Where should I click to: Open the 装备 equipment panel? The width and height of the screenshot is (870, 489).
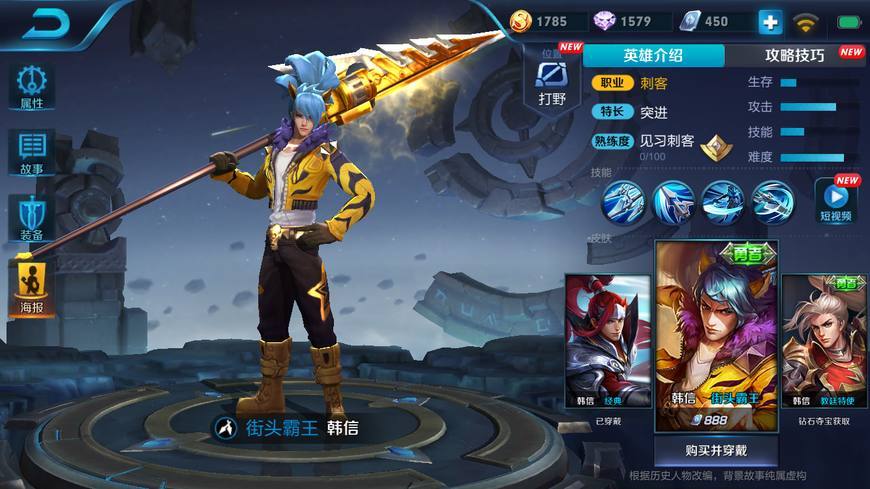pos(31,217)
